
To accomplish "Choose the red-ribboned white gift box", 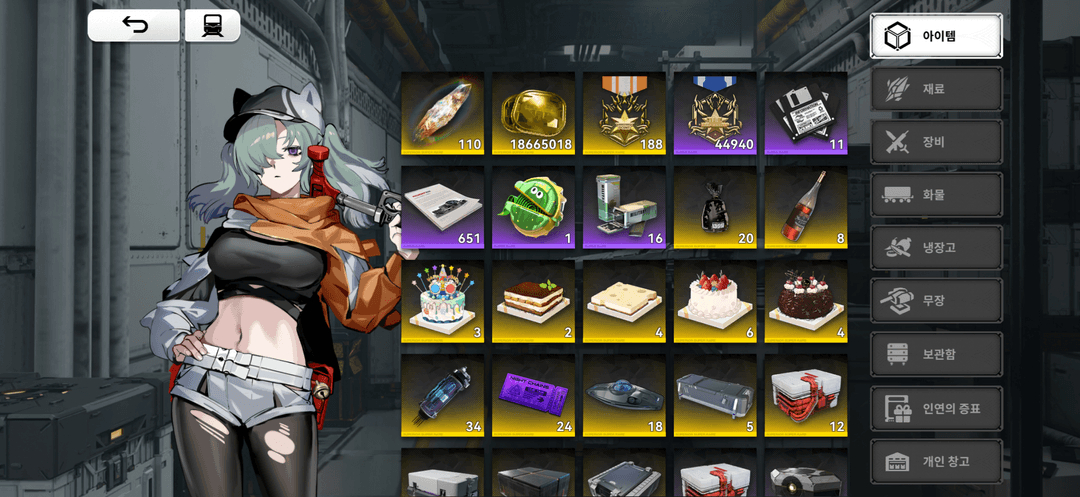I will [x=805, y=396].
